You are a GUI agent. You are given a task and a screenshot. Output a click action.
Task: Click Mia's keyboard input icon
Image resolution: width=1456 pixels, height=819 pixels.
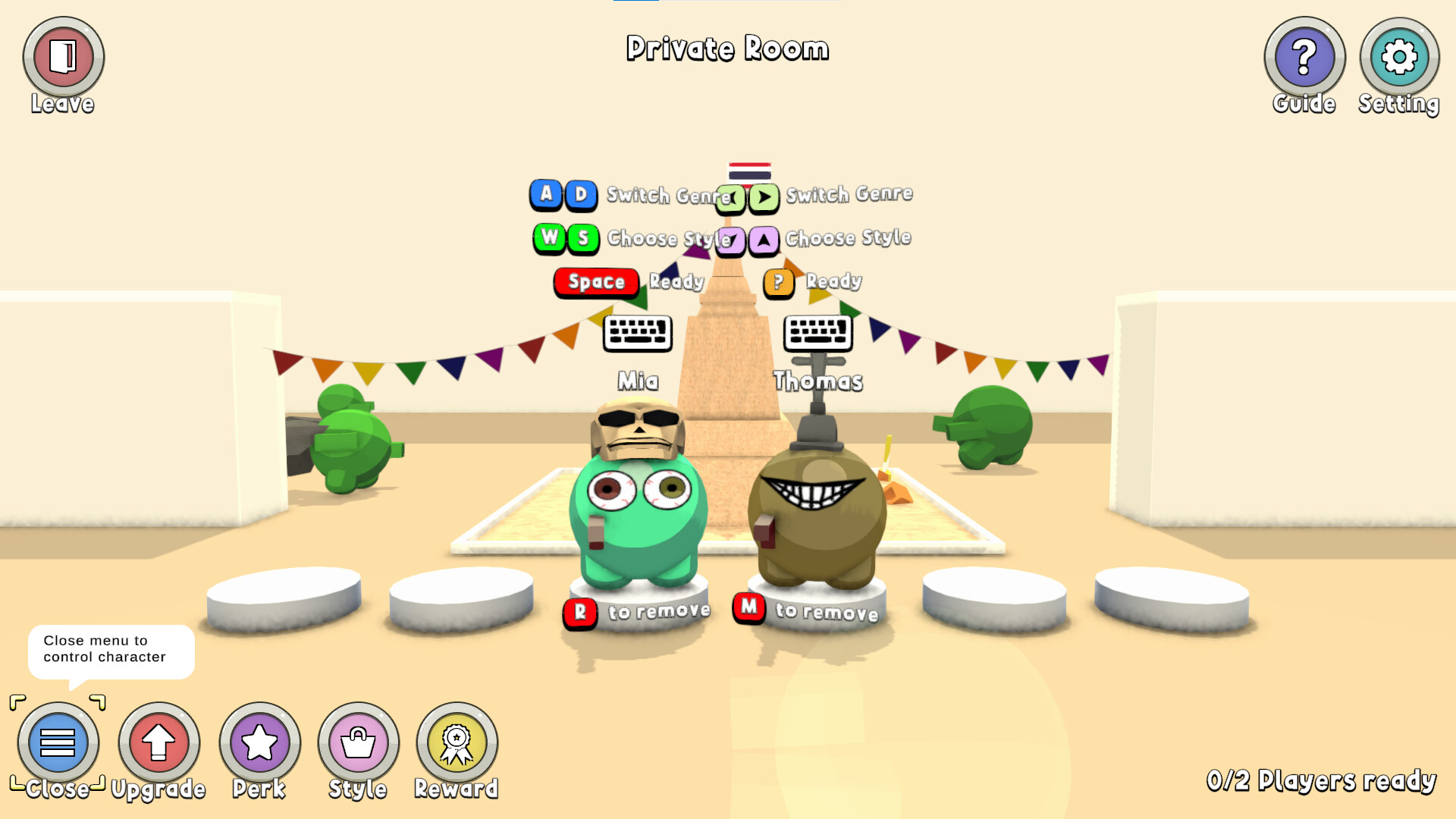coord(639,334)
